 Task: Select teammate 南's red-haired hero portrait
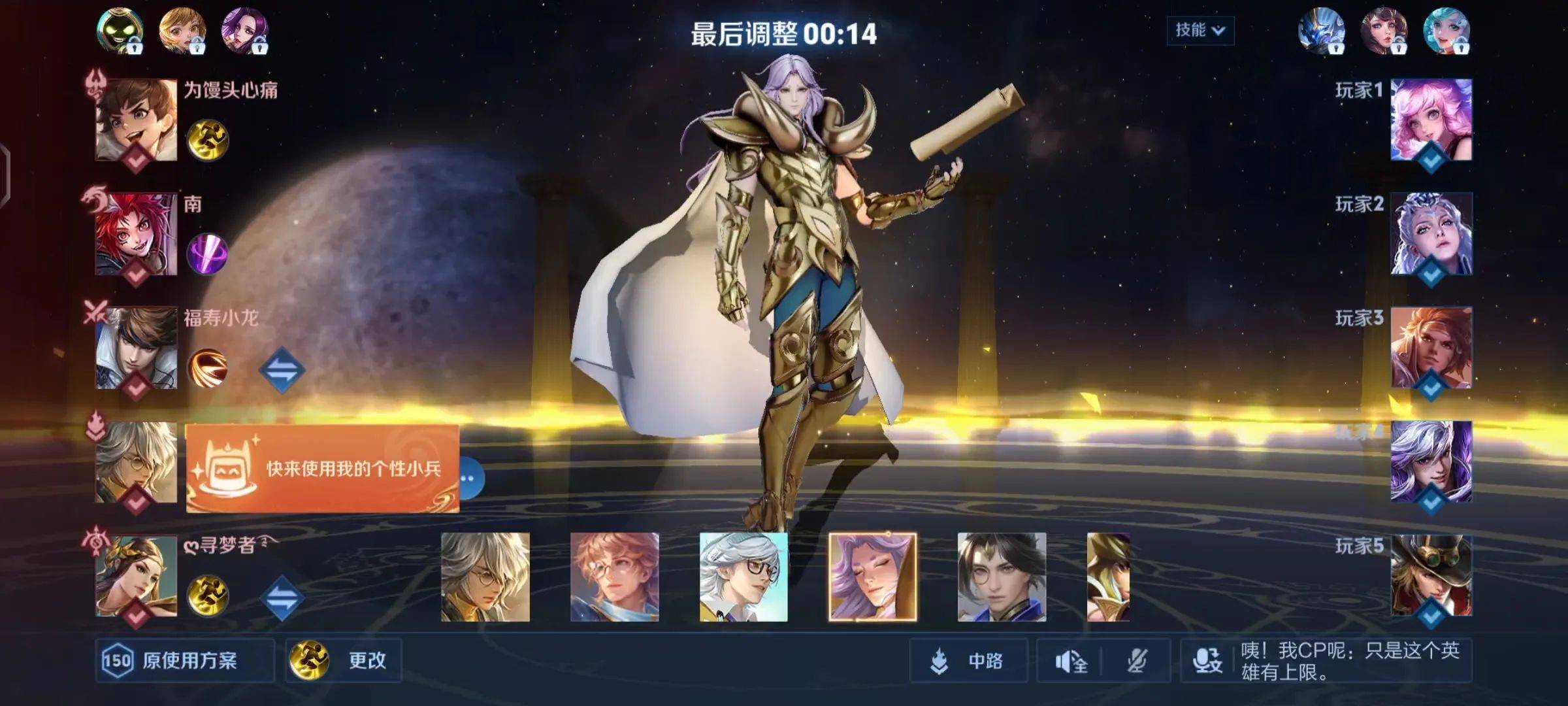137,233
